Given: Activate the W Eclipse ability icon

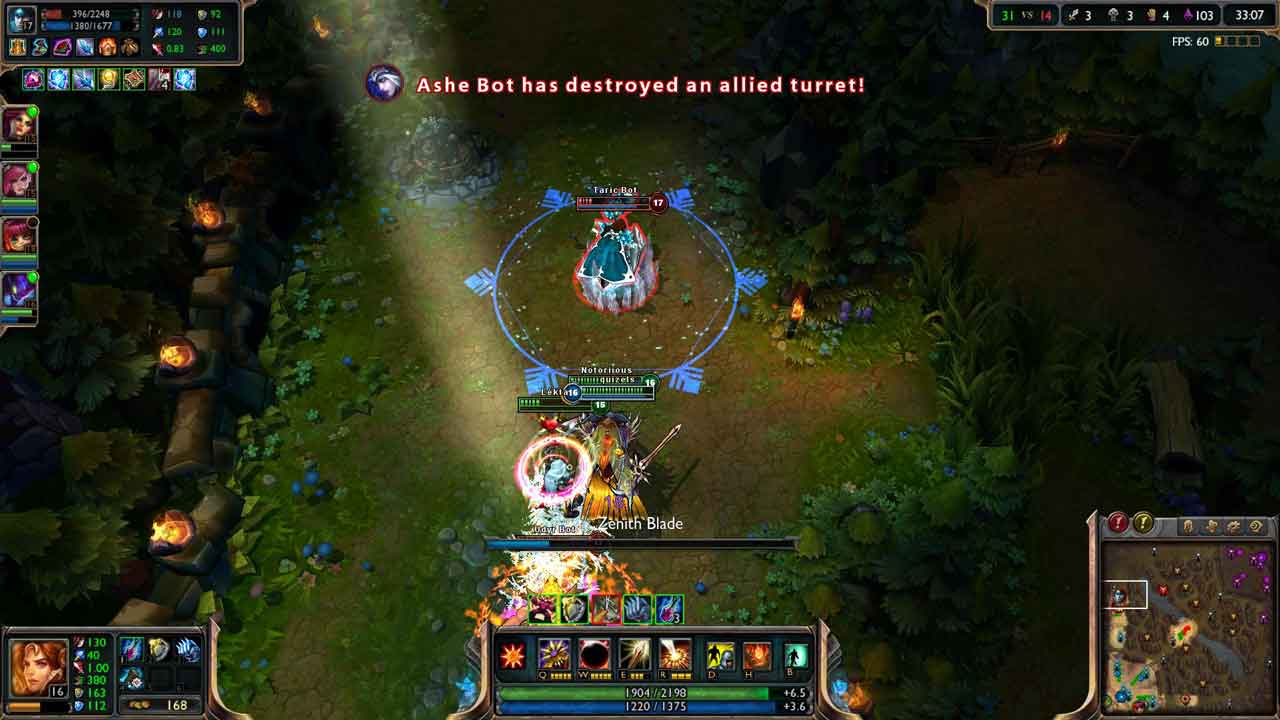Looking at the screenshot, I should point(595,656).
